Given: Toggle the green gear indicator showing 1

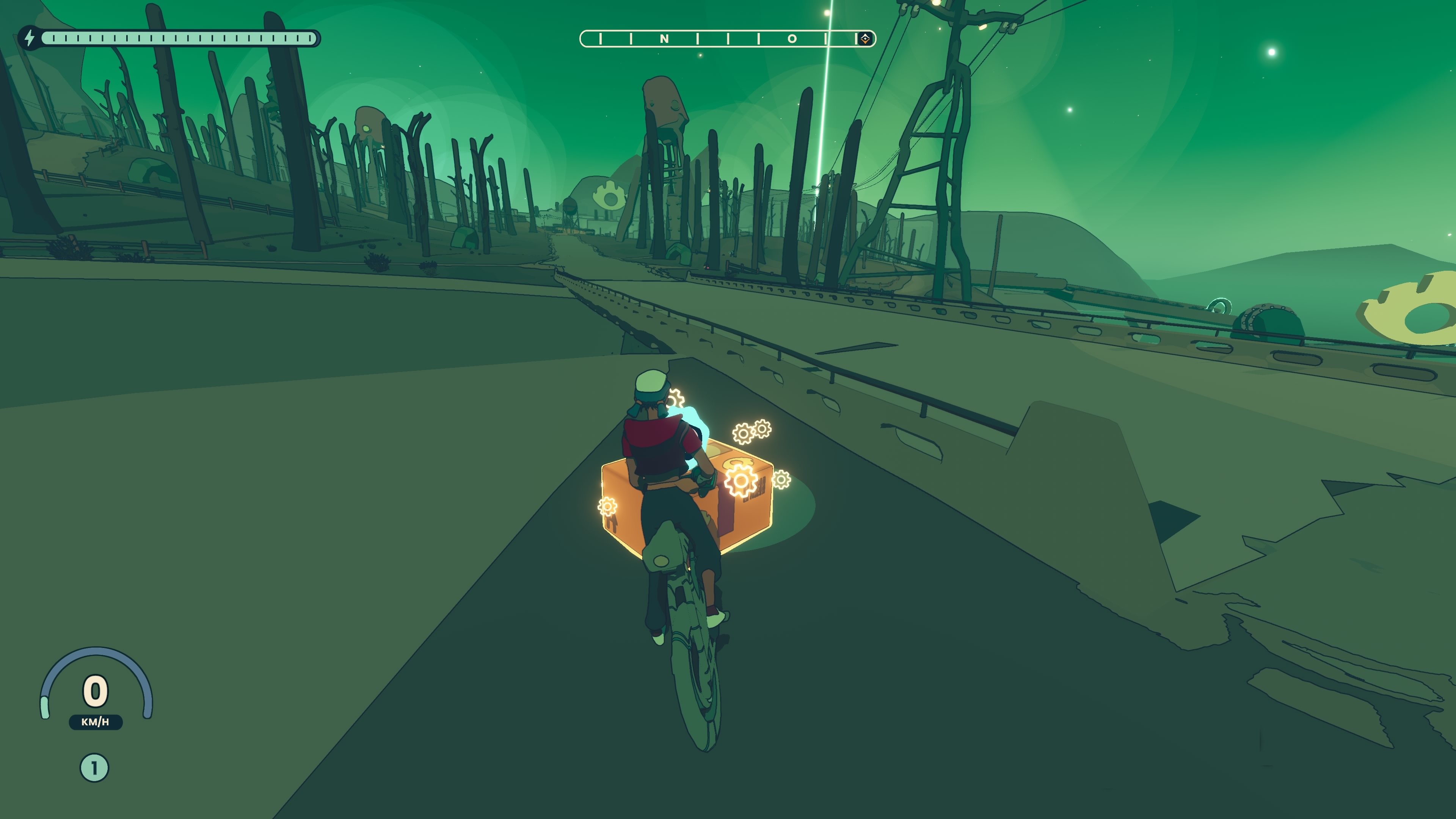Looking at the screenshot, I should [95, 768].
